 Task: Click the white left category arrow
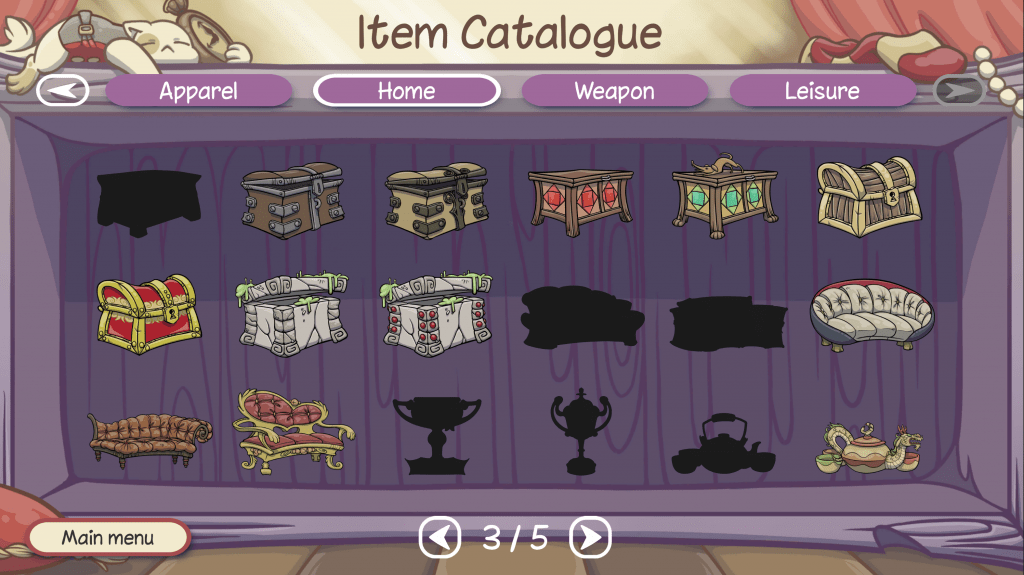click(x=62, y=91)
